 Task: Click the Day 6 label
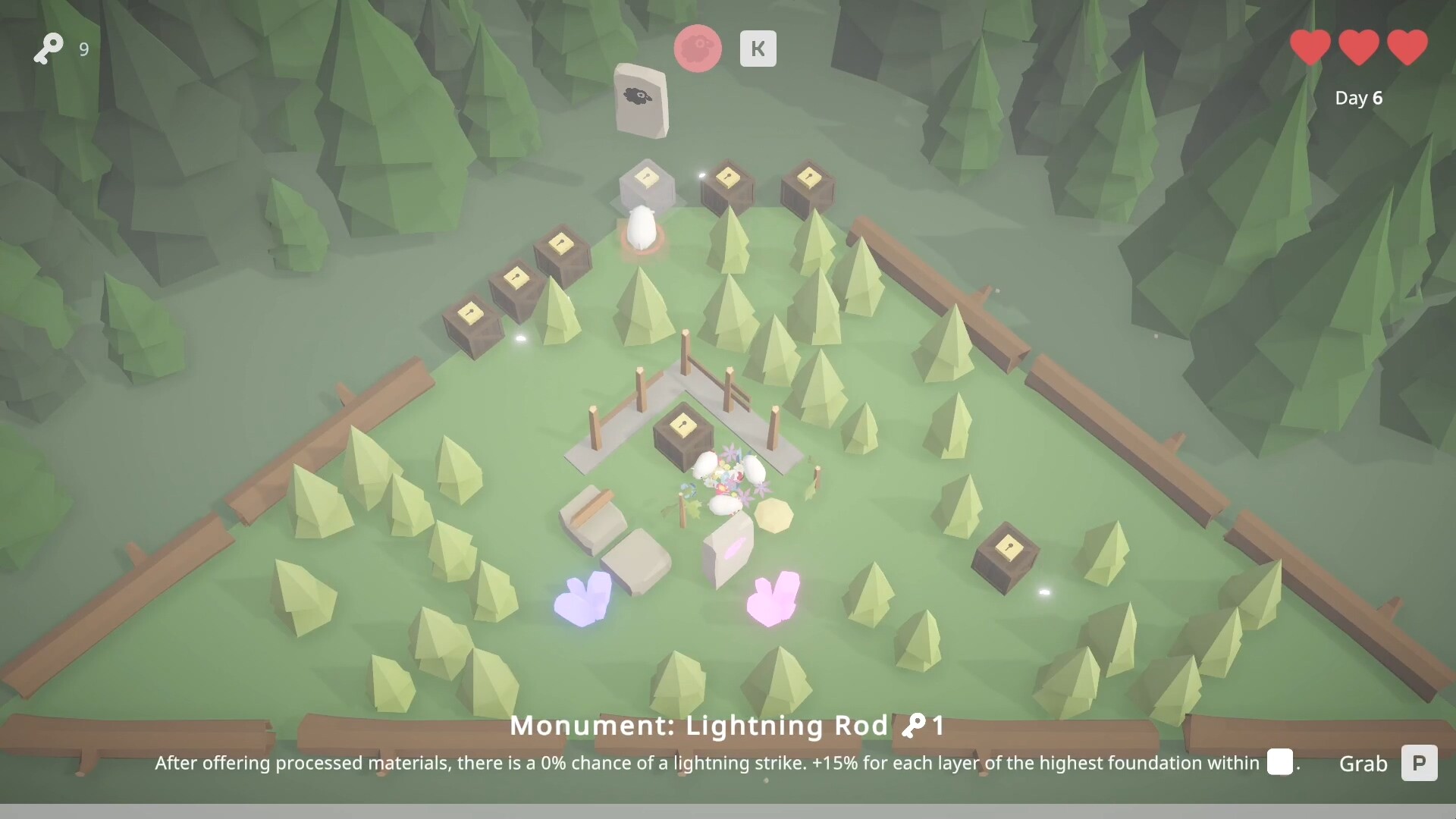[1358, 97]
